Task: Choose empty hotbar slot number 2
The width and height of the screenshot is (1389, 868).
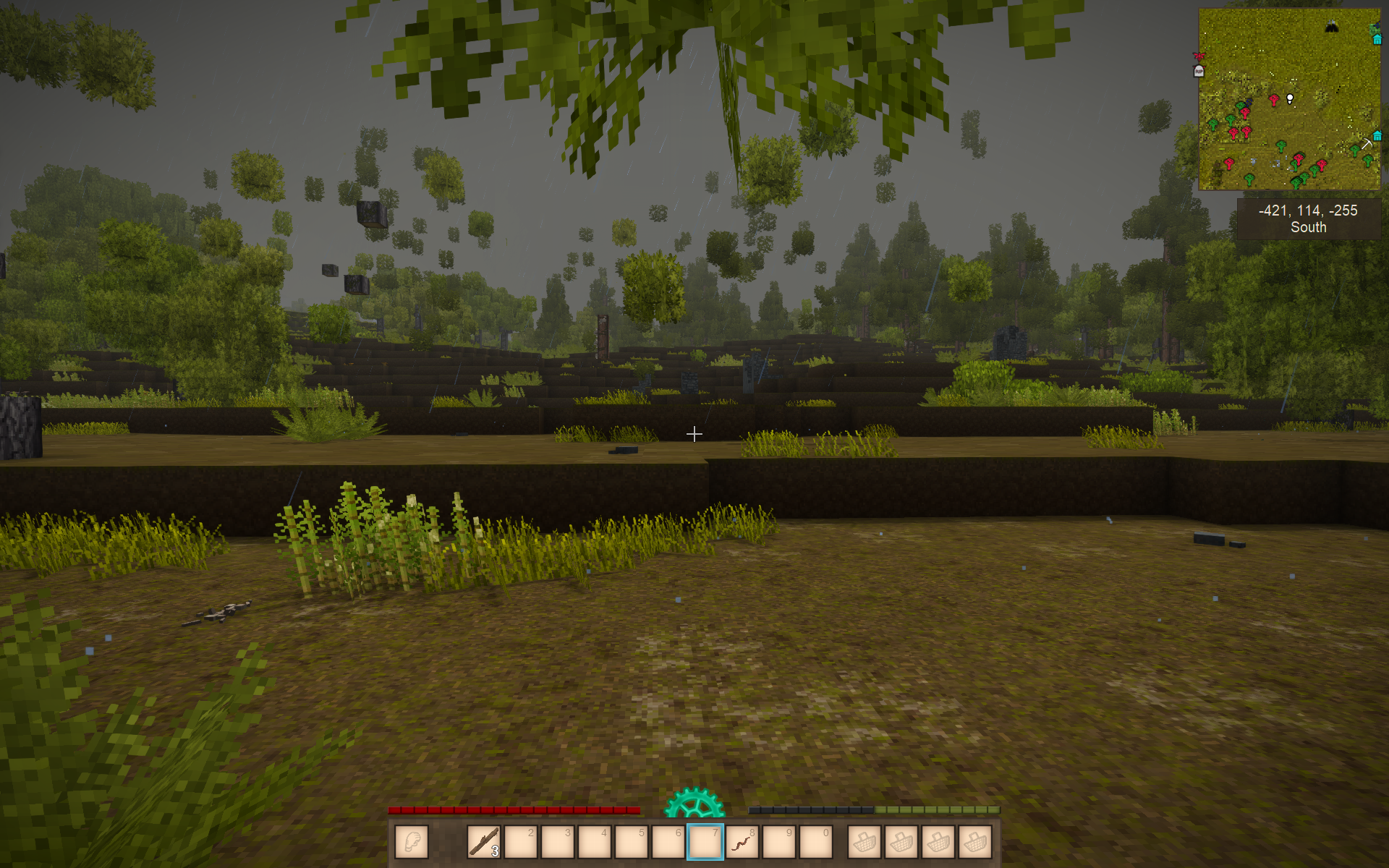Action: [521, 842]
